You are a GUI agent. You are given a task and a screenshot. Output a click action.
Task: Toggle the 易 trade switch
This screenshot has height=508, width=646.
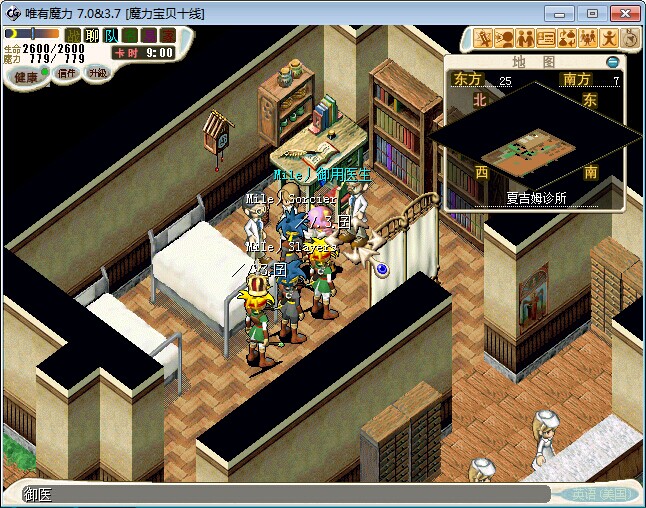click(147, 36)
